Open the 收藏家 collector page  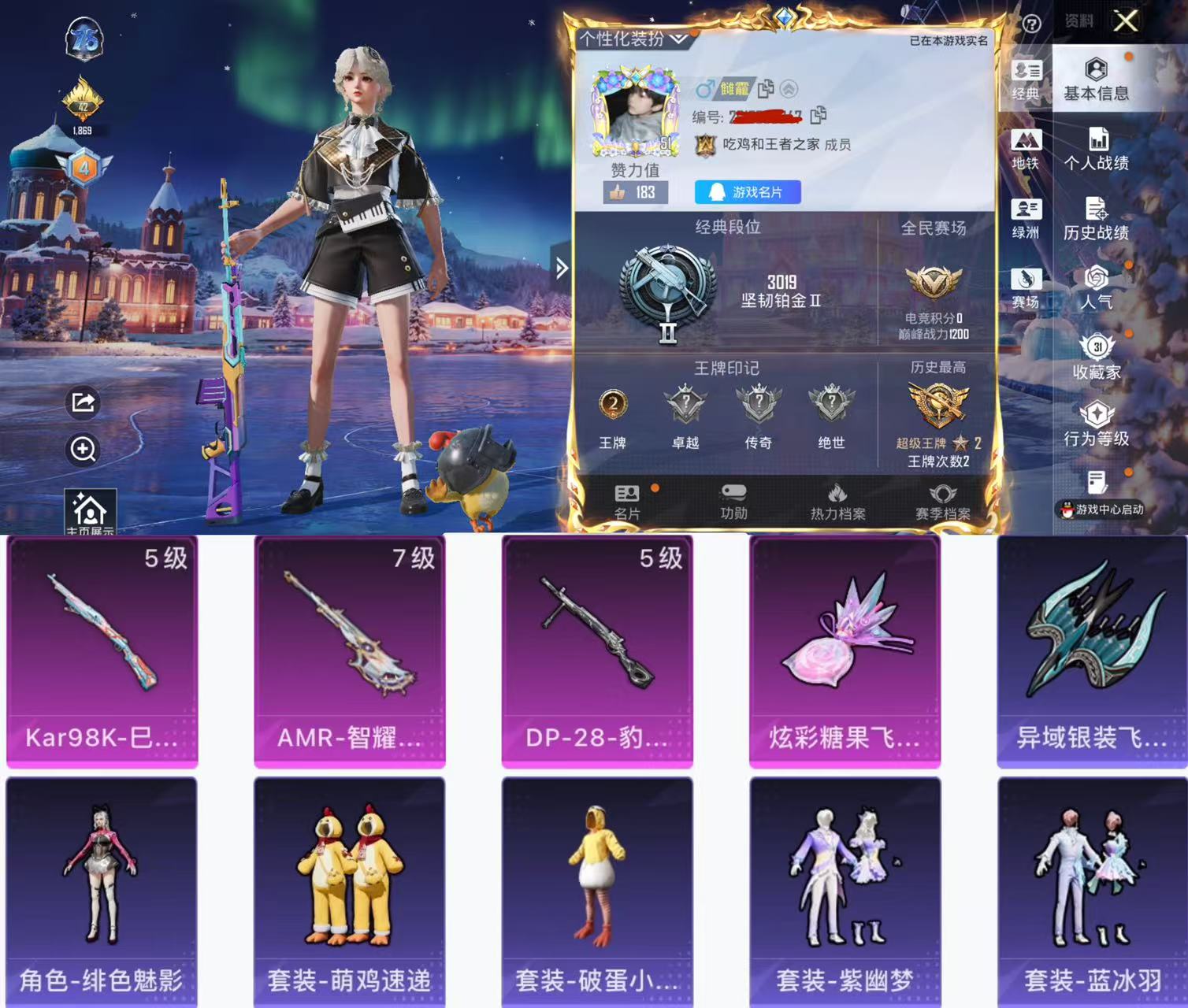click(1096, 358)
